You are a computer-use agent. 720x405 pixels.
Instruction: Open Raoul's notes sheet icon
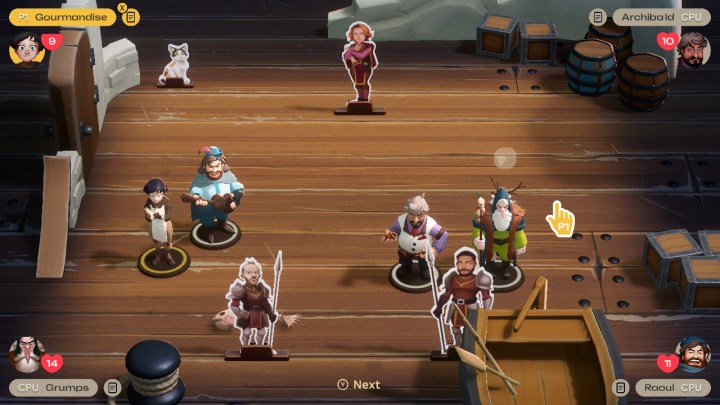(x=621, y=388)
